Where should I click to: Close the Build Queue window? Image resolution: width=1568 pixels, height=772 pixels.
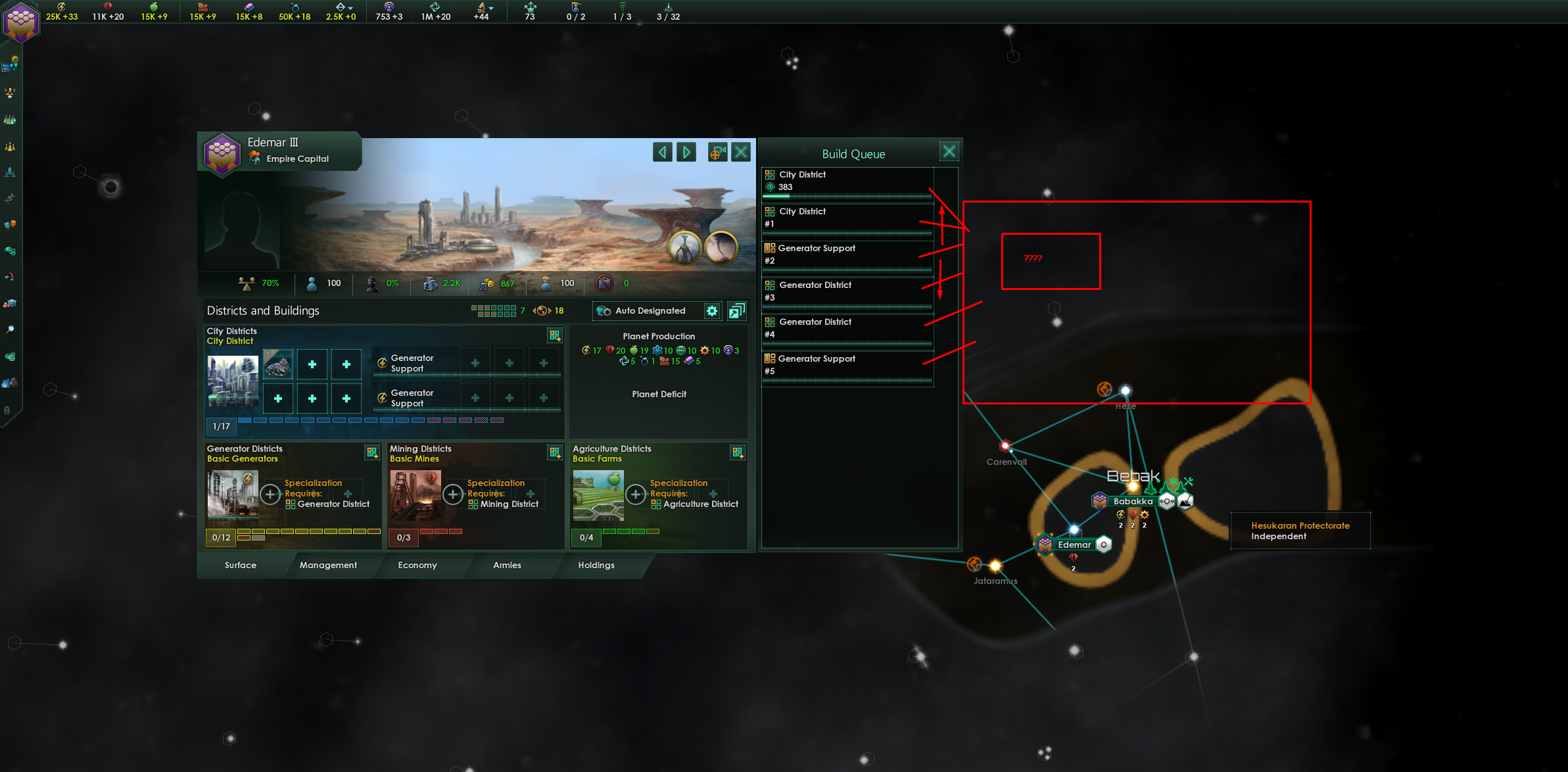[949, 151]
